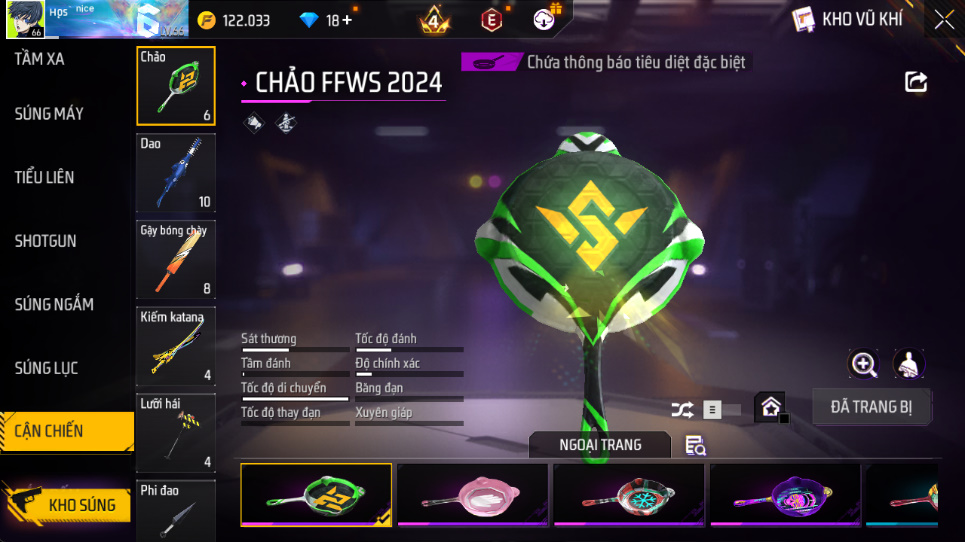
Task: Choose the SHOTGUN category
Action: click(46, 241)
